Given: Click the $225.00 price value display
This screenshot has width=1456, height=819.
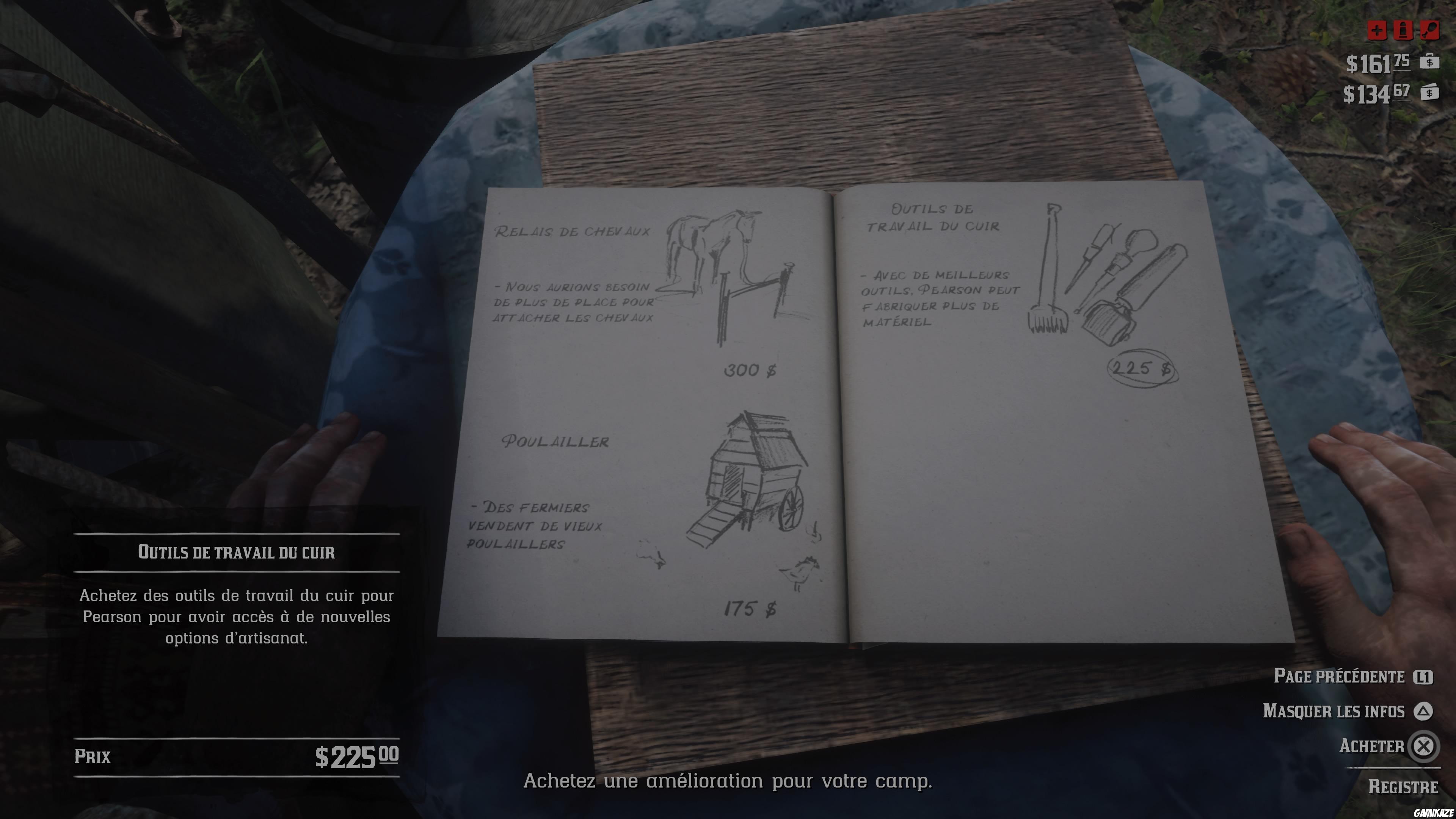Looking at the screenshot, I should click(356, 755).
